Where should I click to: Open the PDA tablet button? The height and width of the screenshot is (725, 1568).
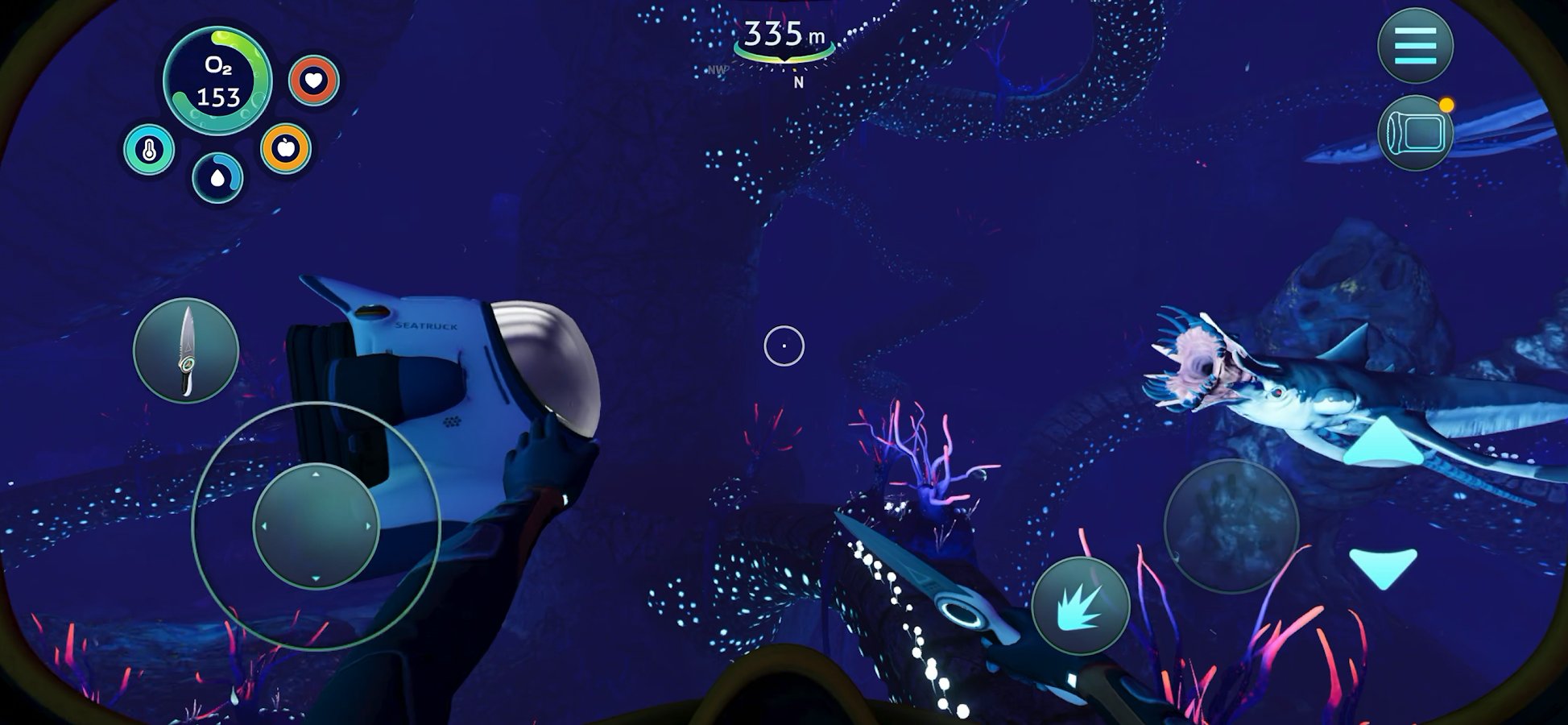(1415, 133)
